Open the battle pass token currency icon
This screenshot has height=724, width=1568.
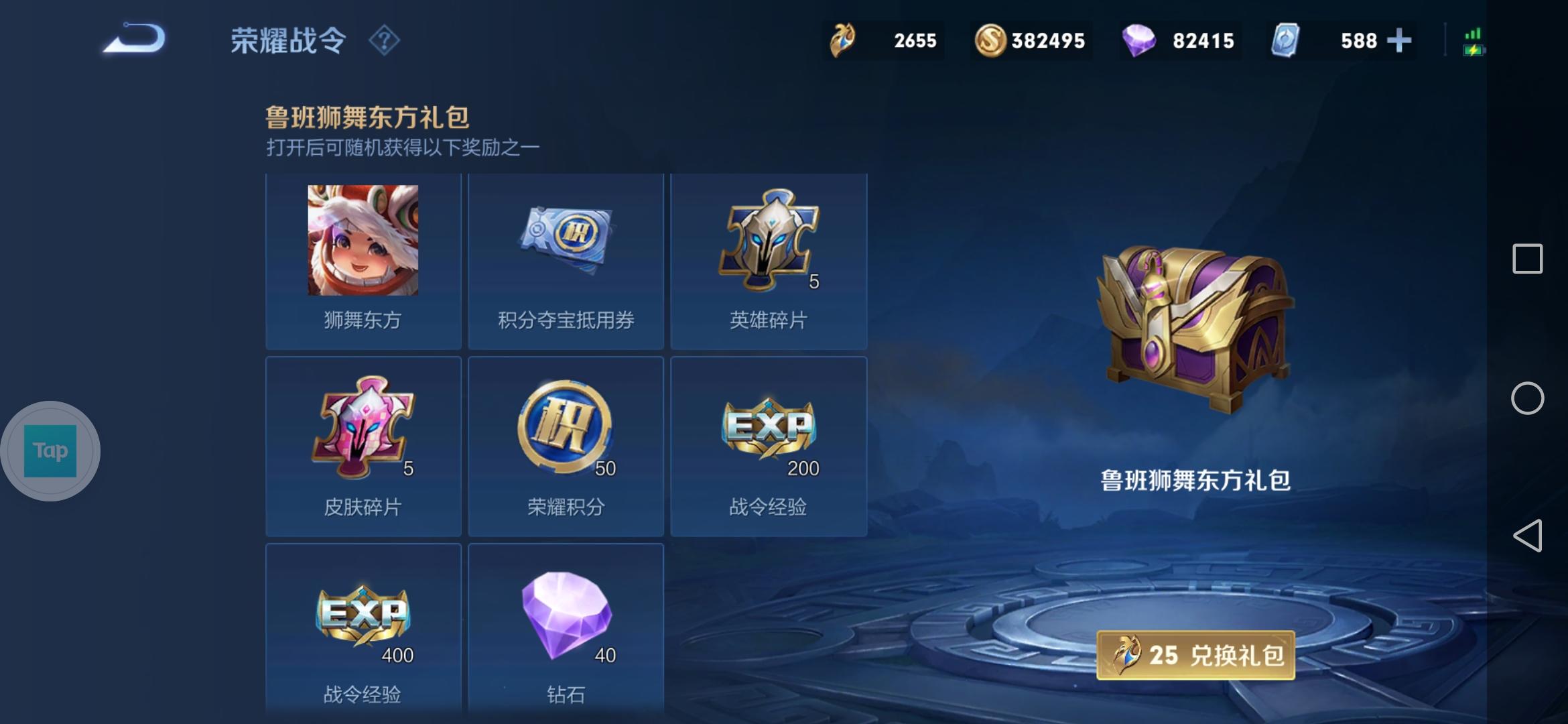coord(843,40)
